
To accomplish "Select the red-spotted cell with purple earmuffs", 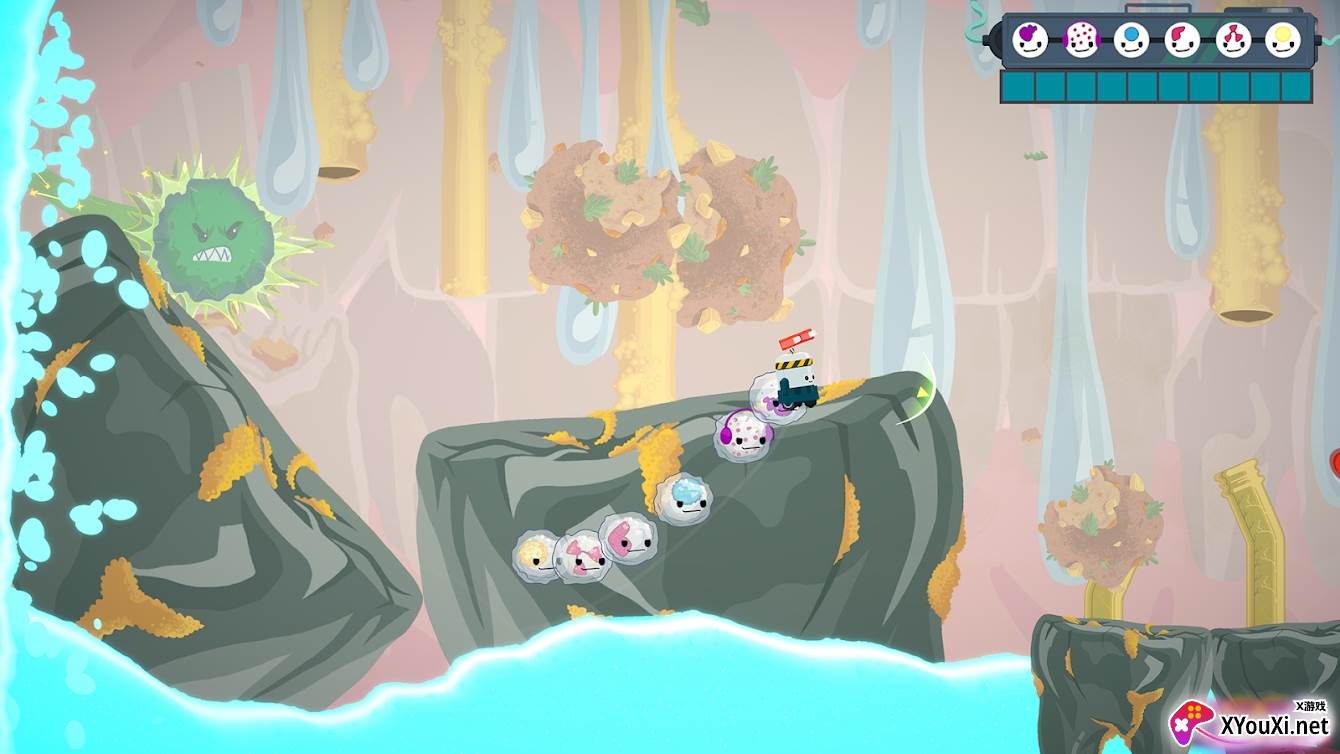I will coord(1081,40).
